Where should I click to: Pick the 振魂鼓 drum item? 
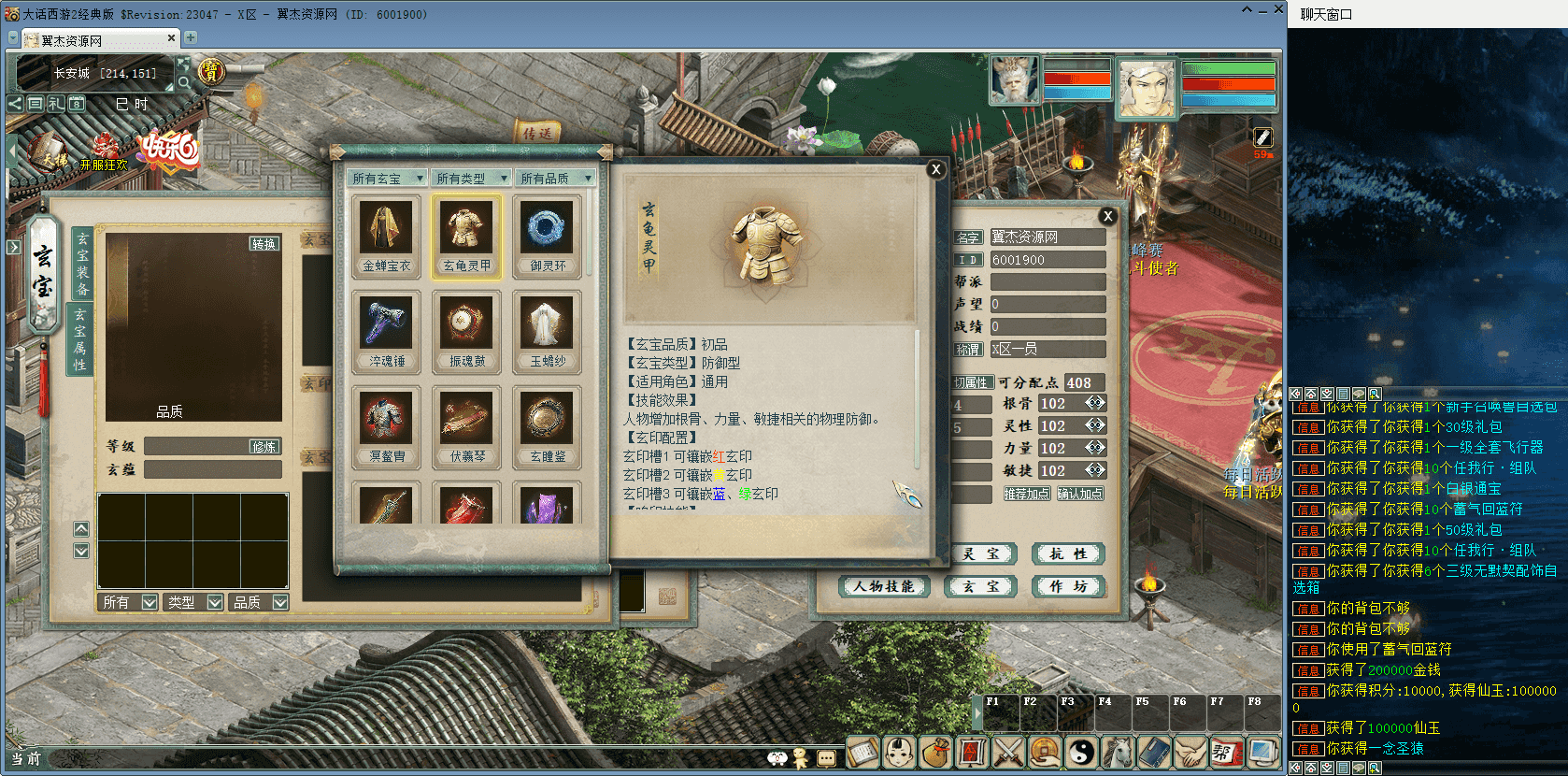pos(466,331)
